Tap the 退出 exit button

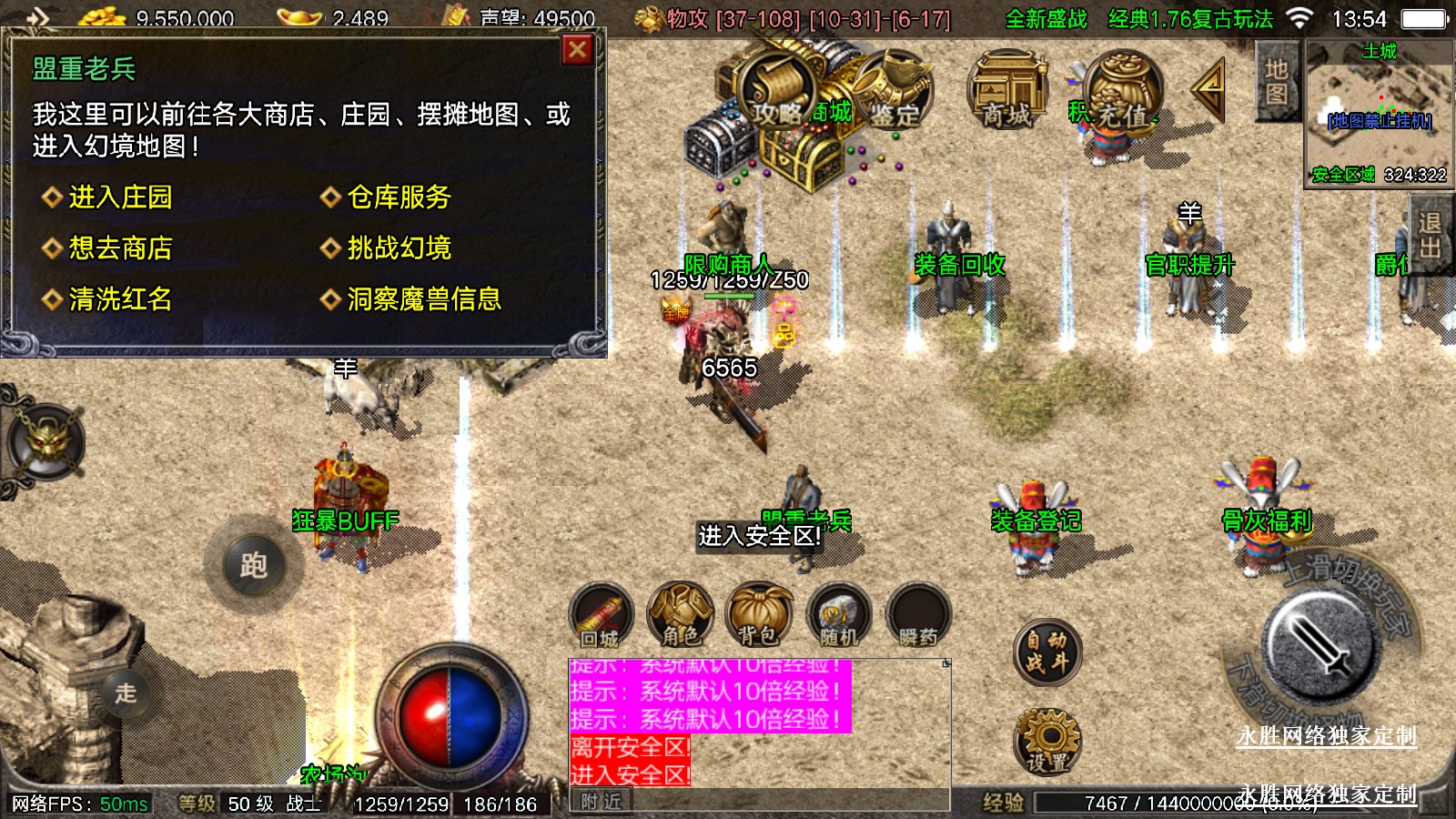pyautogui.click(x=1430, y=235)
